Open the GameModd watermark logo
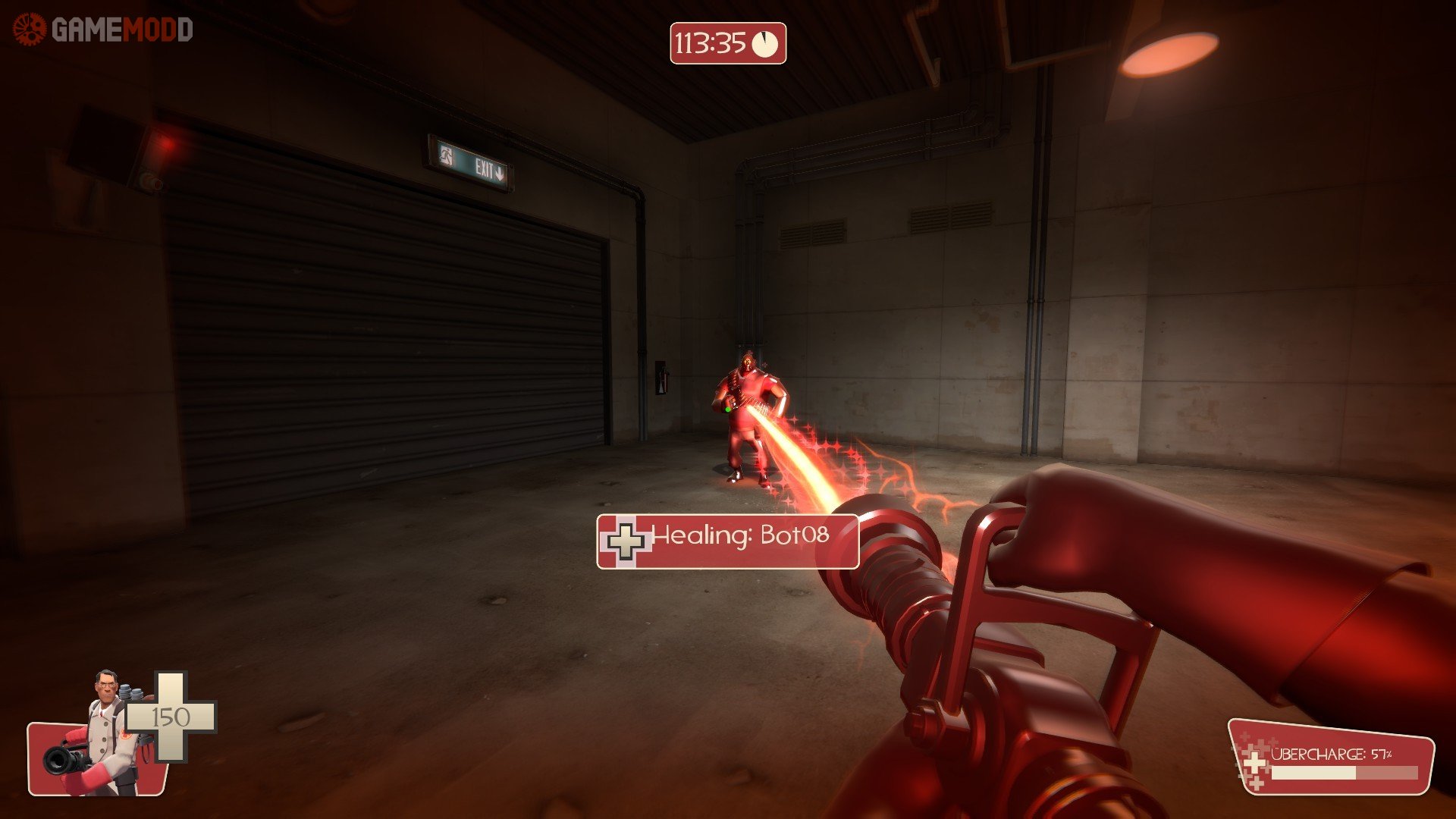 click(x=103, y=30)
